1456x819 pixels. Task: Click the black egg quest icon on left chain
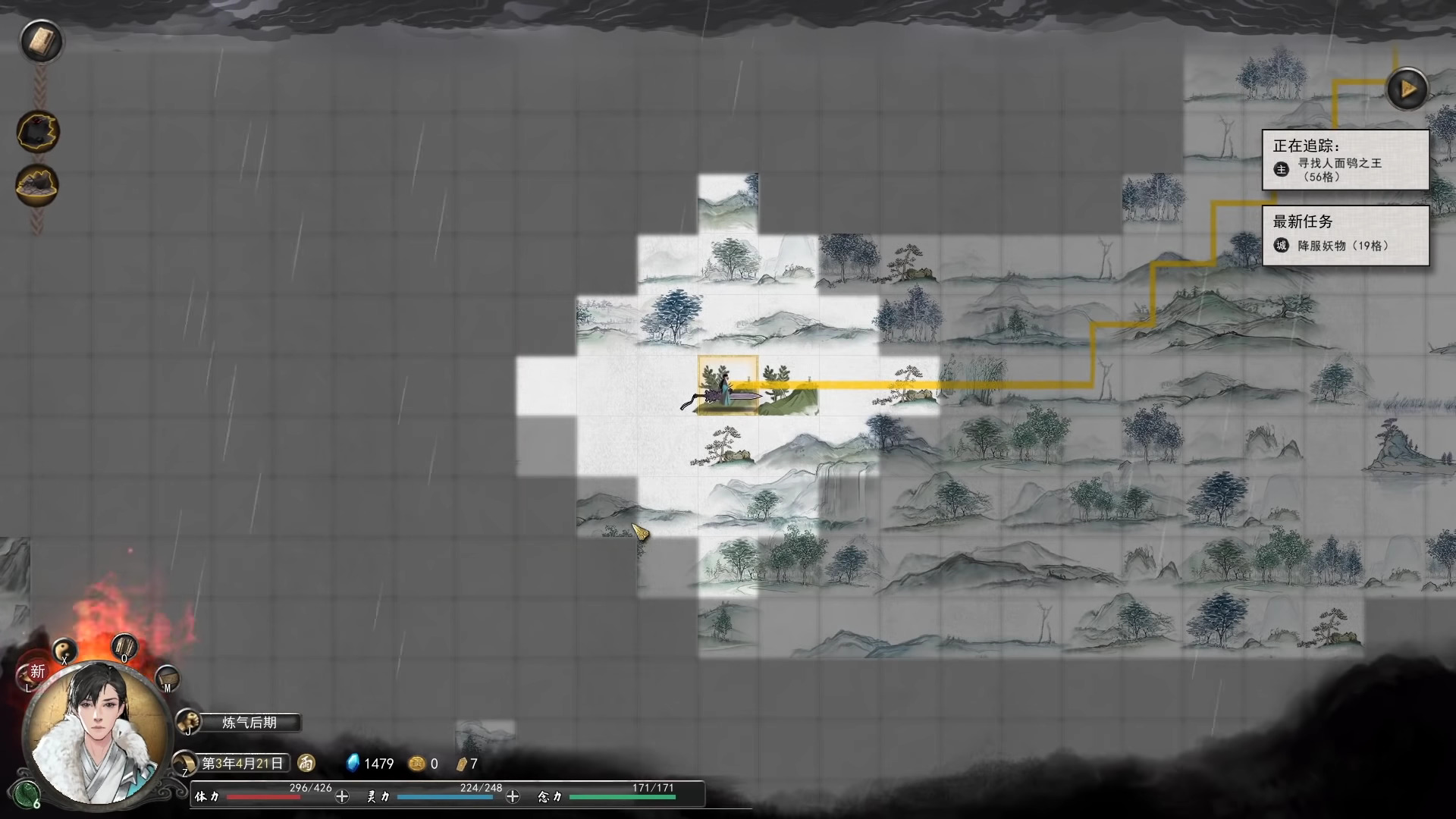pyautogui.click(x=39, y=130)
